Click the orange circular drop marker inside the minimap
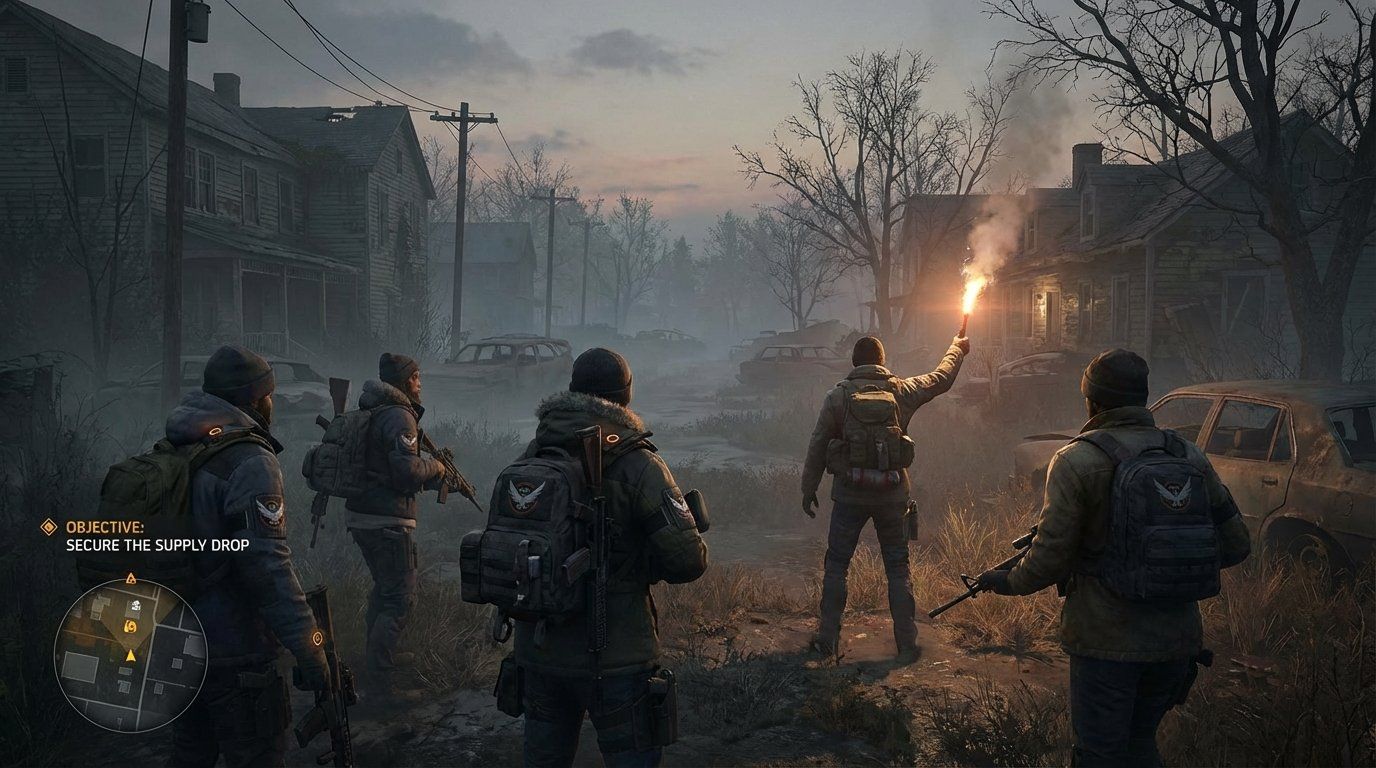The width and height of the screenshot is (1376, 768). [130, 627]
